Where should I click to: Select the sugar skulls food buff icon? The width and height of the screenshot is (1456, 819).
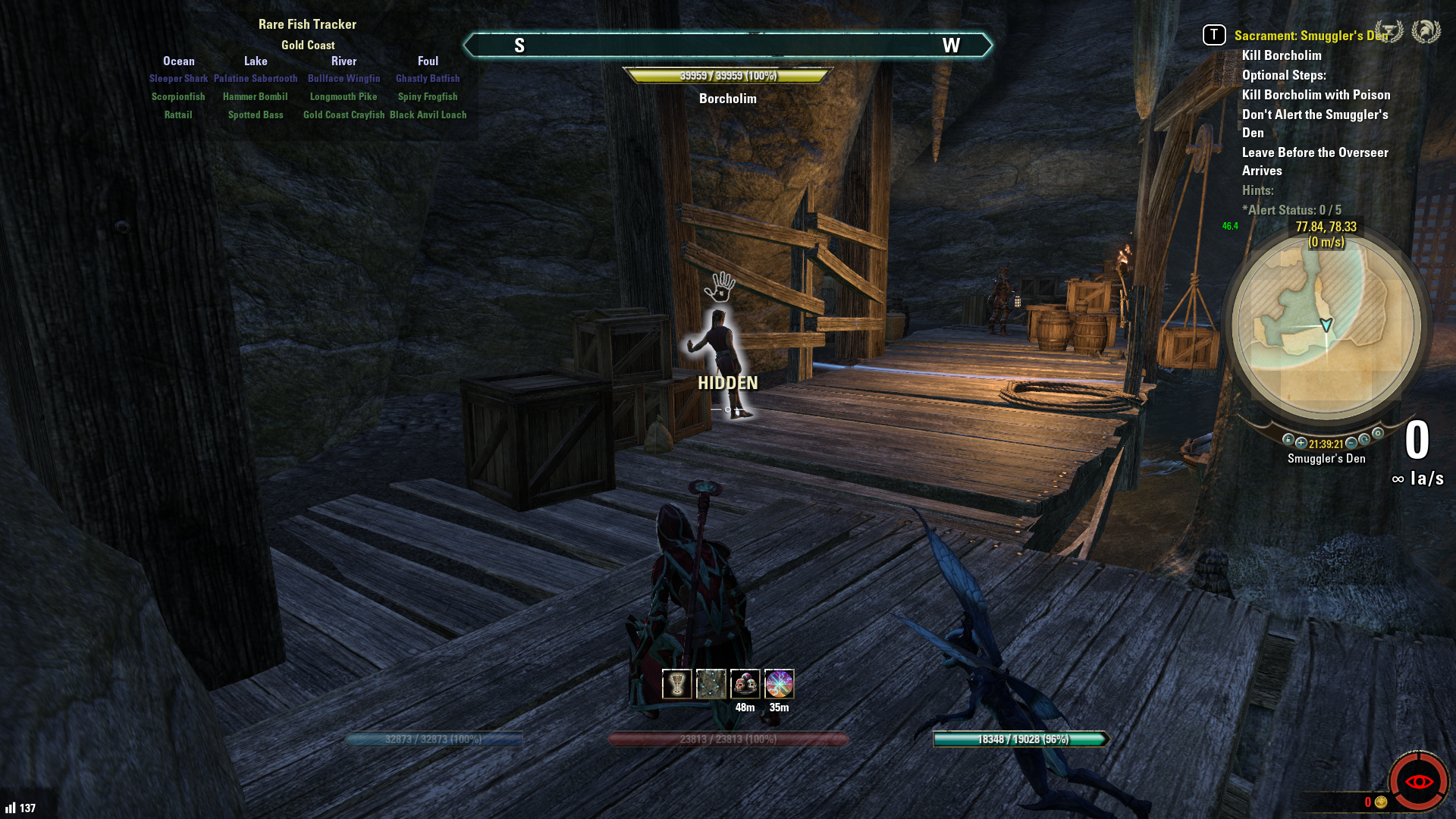pyautogui.click(x=745, y=684)
